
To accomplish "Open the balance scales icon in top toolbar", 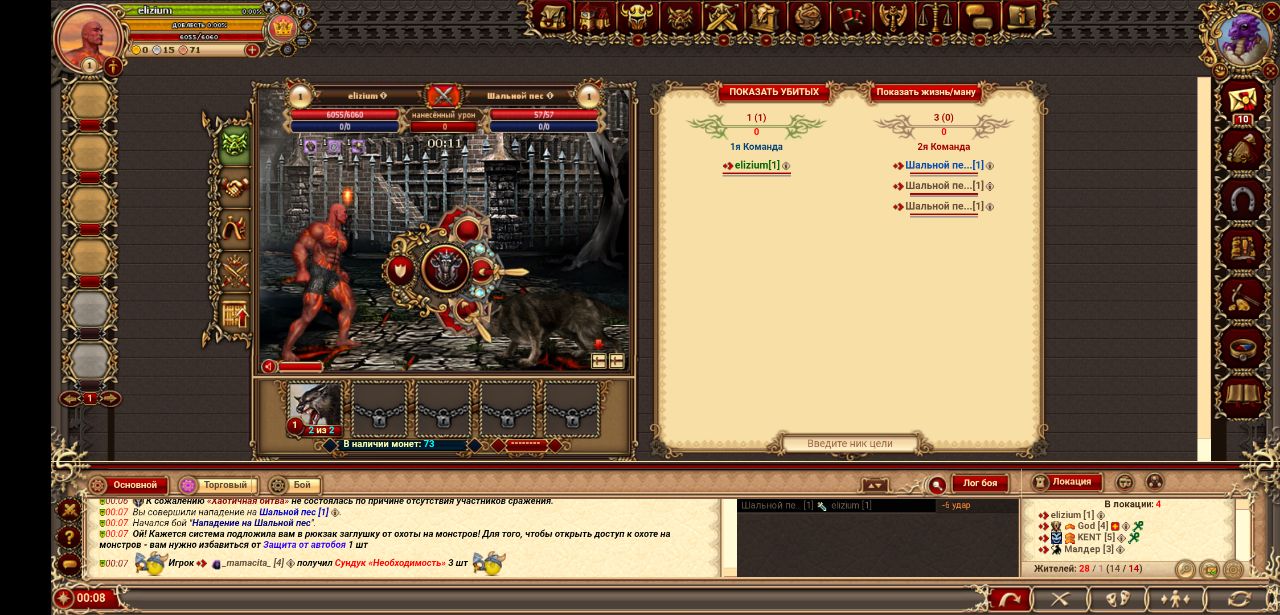I will (x=936, y=17).
